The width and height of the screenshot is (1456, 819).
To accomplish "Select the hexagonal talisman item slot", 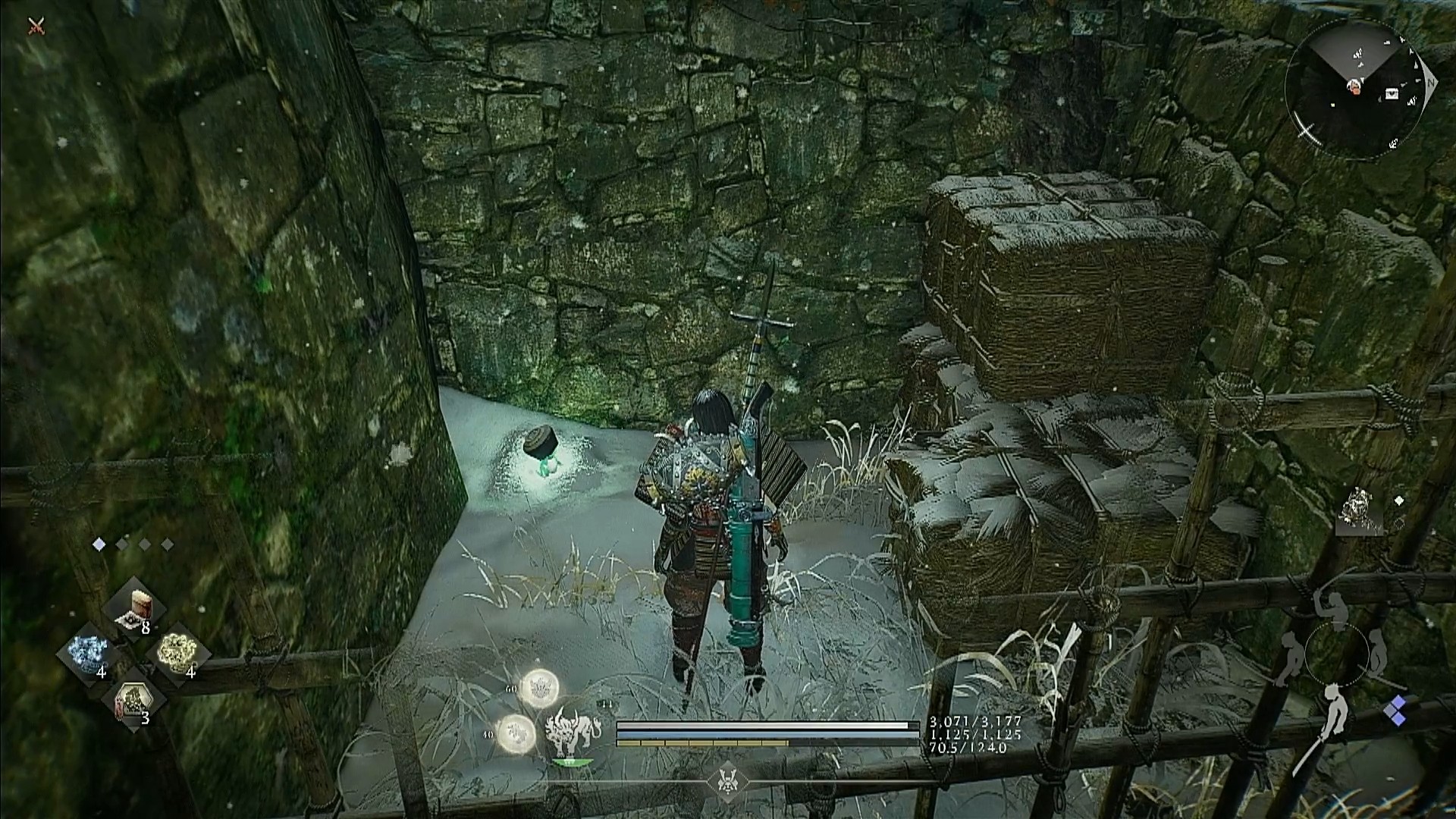I will click(x=133, y=701).
